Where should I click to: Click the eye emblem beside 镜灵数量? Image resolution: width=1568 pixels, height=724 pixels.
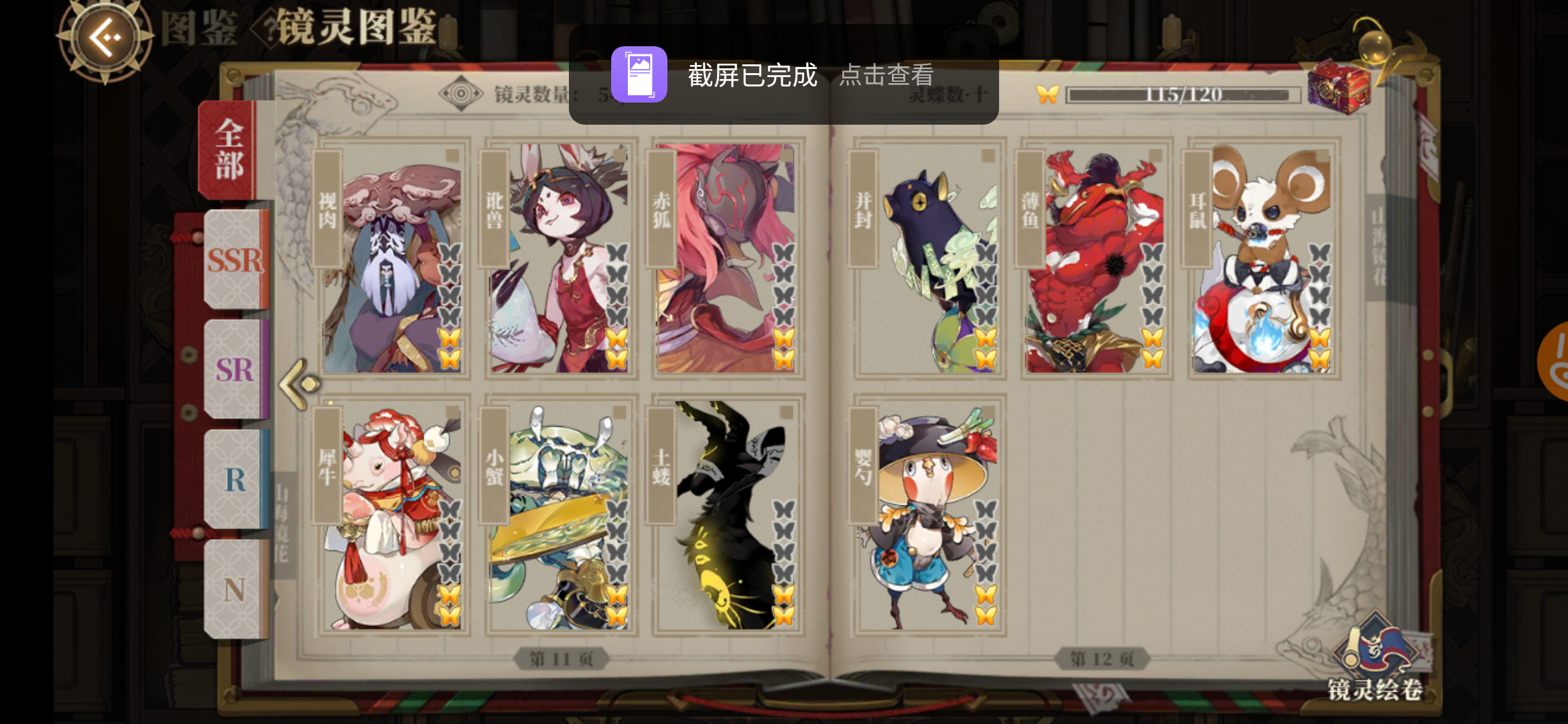460,93
